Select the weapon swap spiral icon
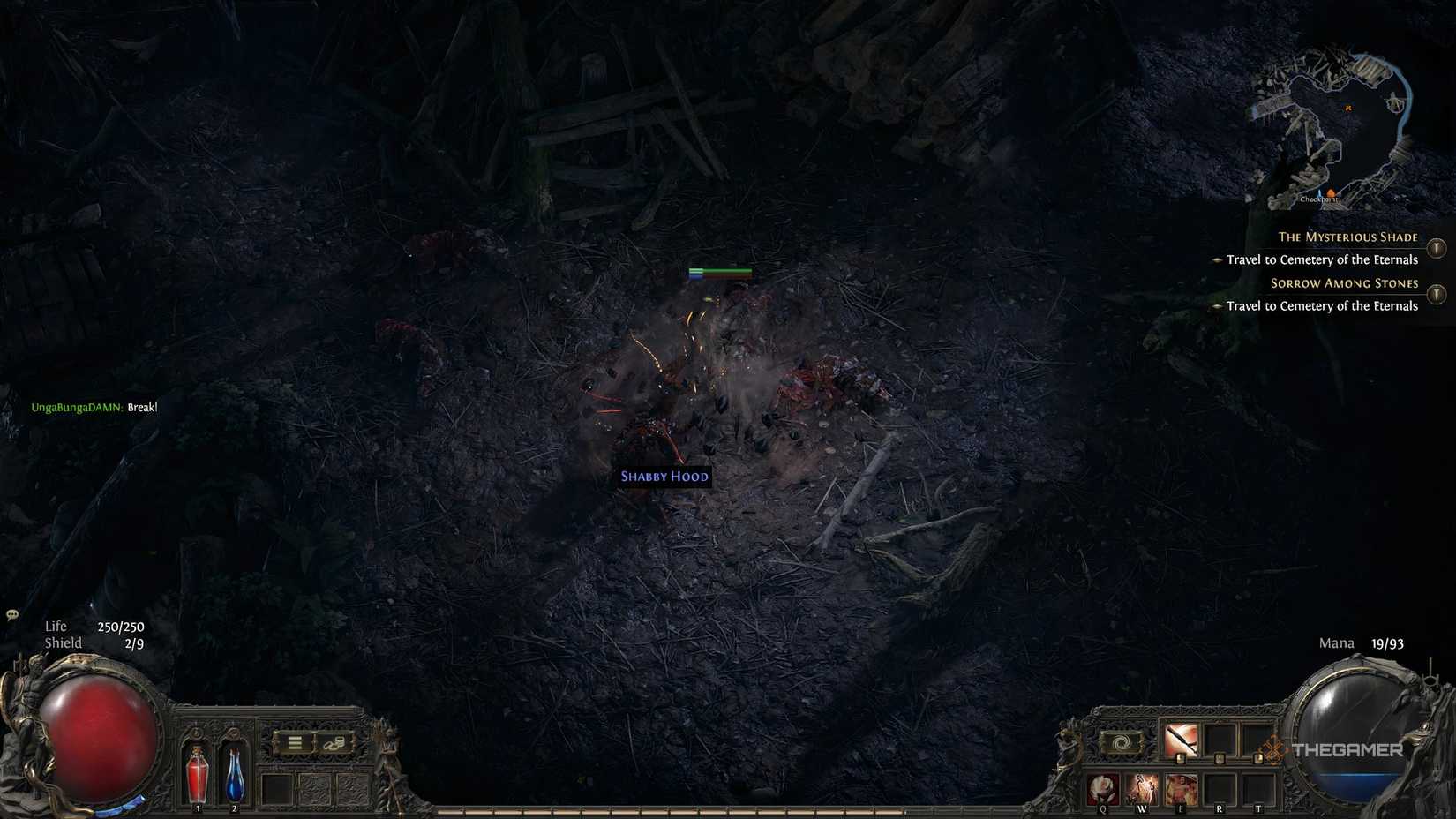Image resolution: width=1456 pixels, height=819 pixels. [1121, 741]
